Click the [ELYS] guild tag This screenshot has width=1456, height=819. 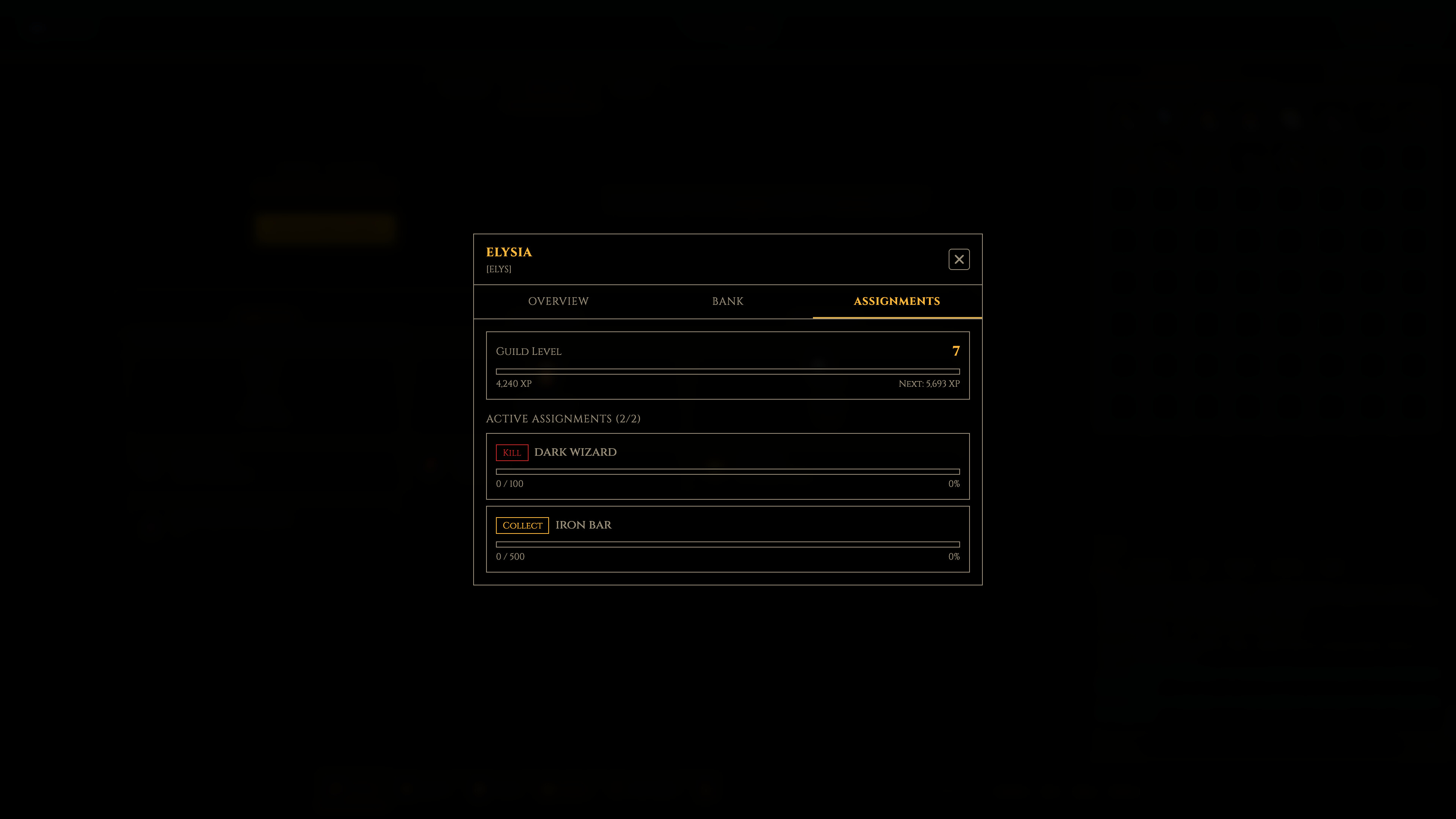499,270
